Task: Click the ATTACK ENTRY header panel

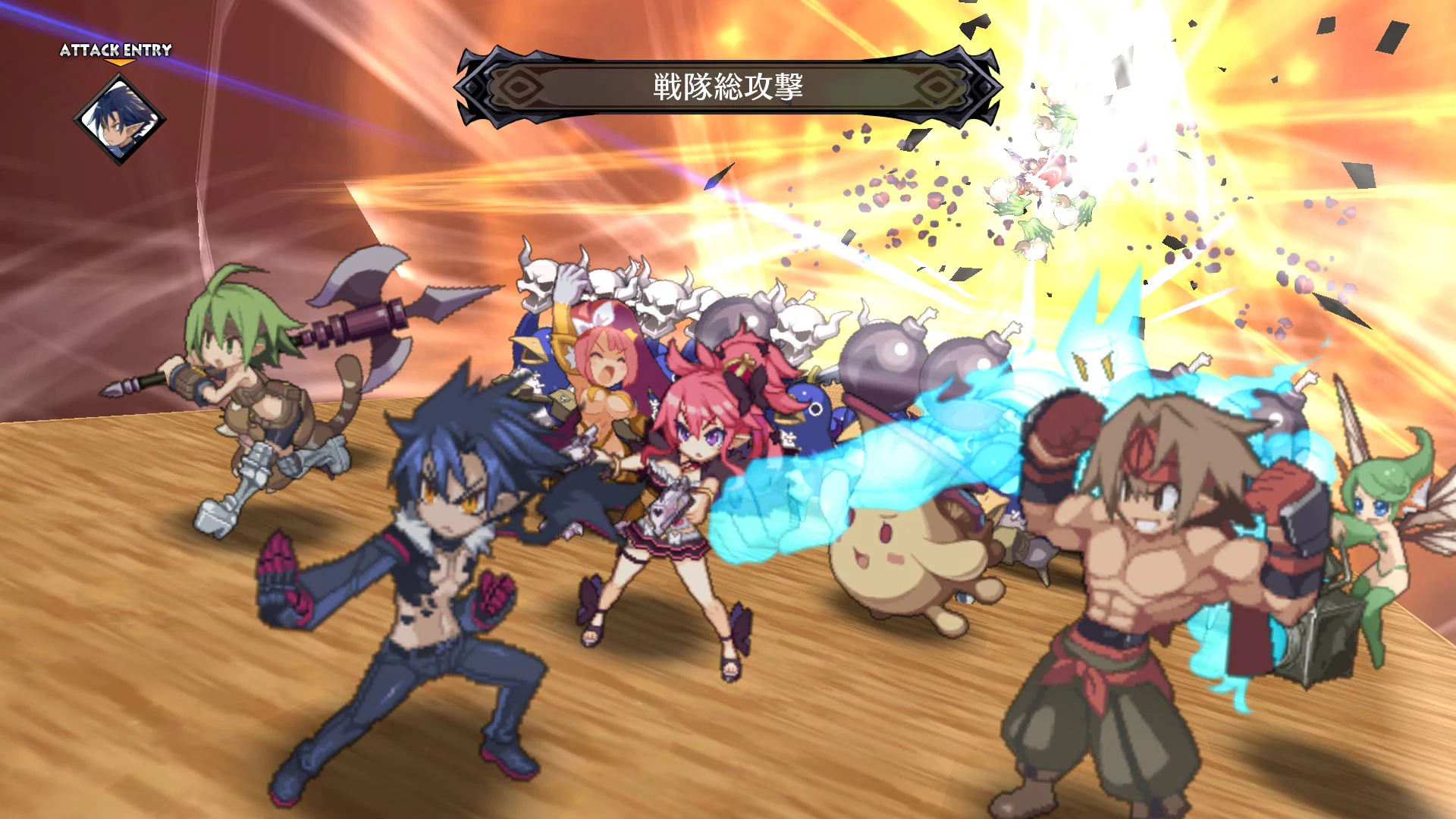Action: (x=114, y=51)
